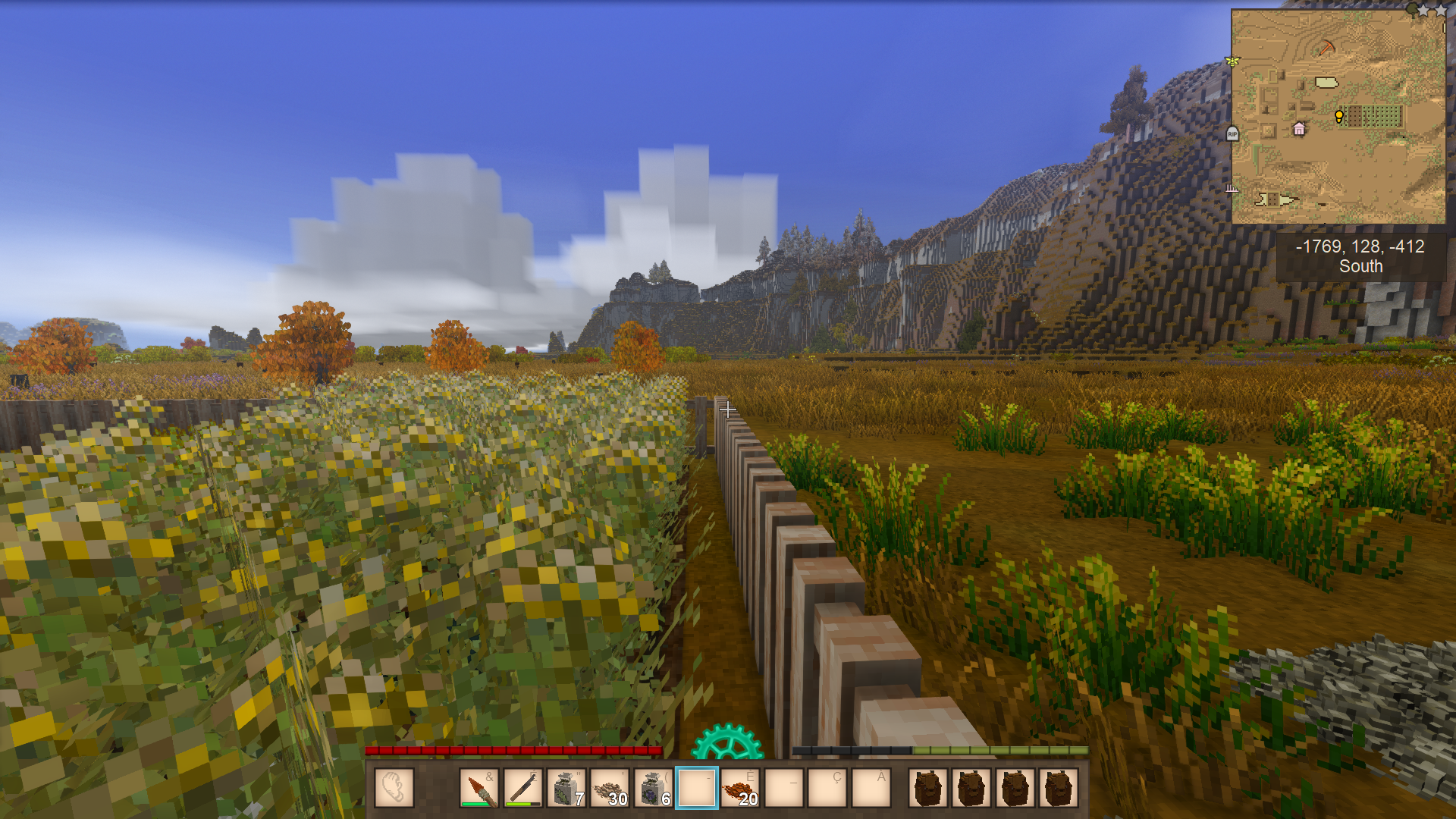Click the yellow player pin on the minimap
This screenshot has width=1456, height=819.
click(1339, 116)
